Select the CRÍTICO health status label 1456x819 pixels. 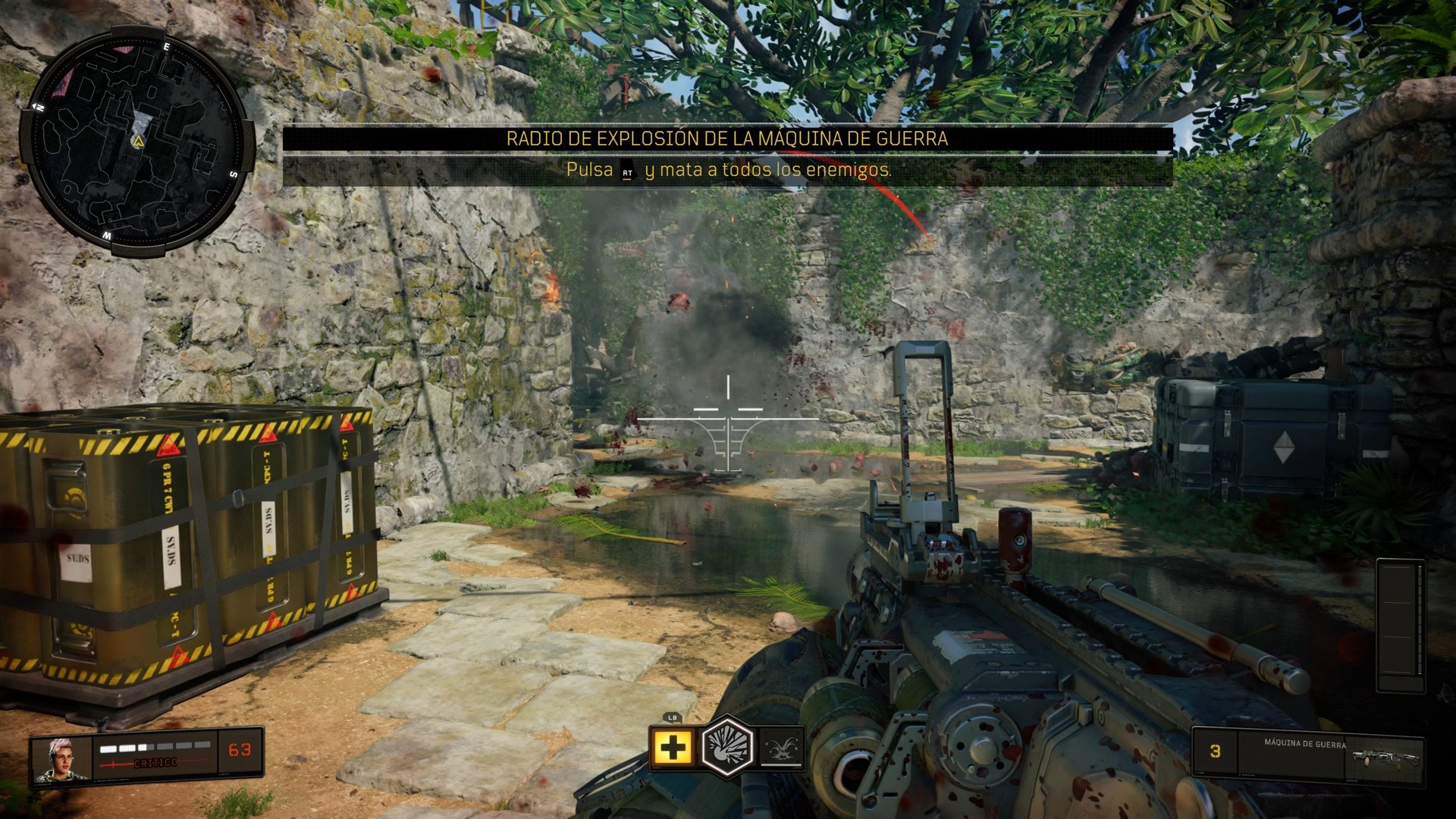[x=155, y=763]
